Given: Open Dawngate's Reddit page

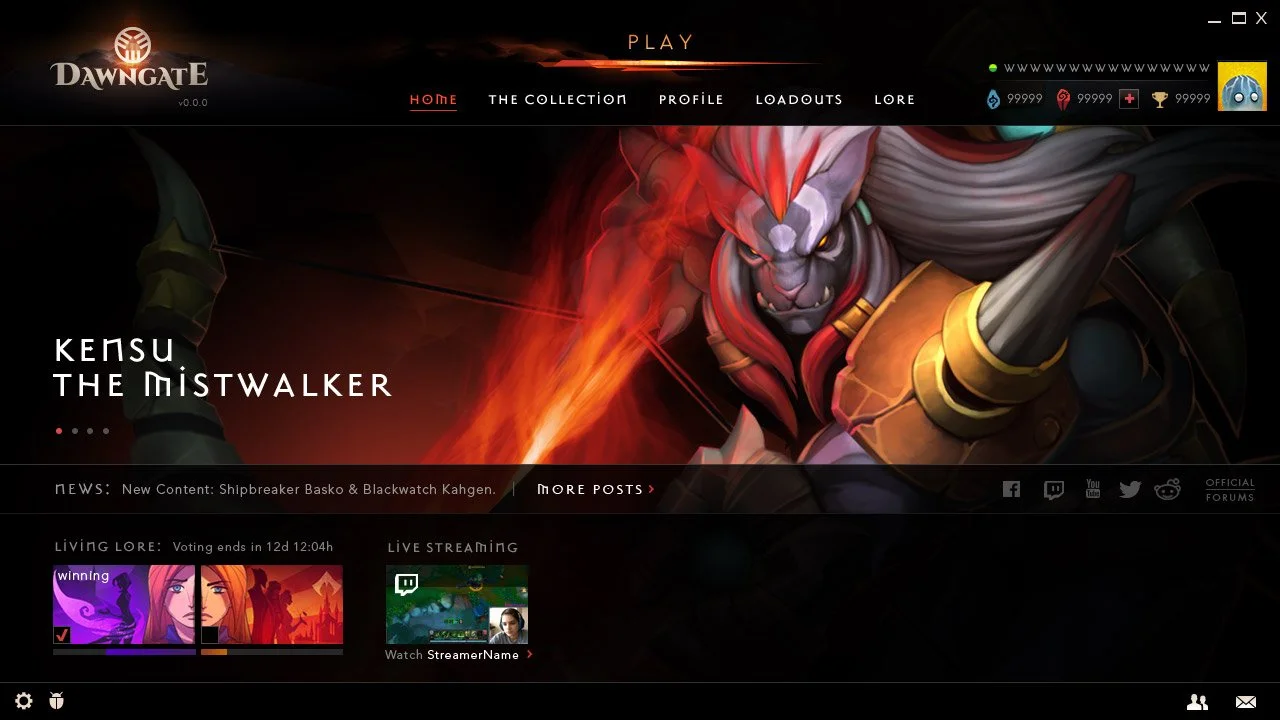Looking at the screenshot, I should coord(1168,489).
